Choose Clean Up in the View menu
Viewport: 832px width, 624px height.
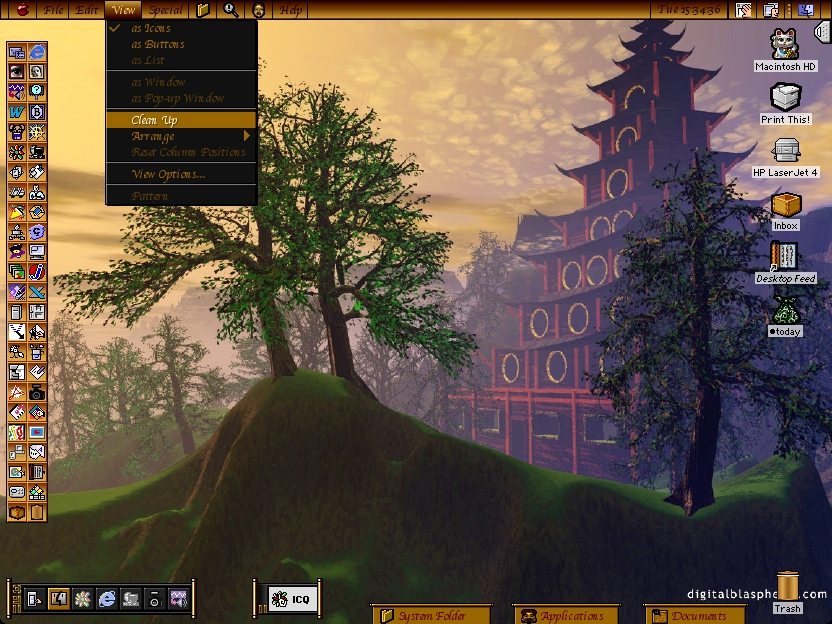tap(155, 120)
